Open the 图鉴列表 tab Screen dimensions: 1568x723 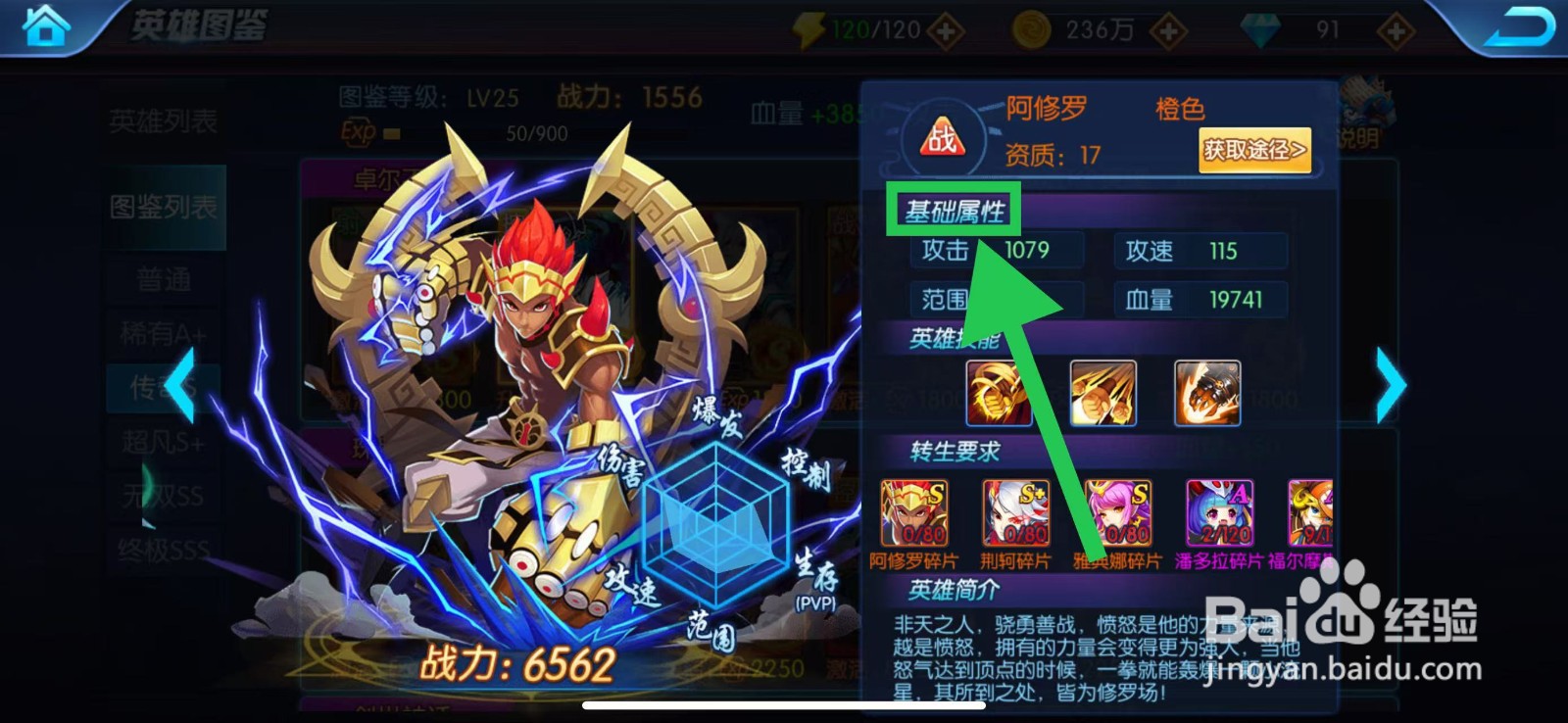(163, 207)
